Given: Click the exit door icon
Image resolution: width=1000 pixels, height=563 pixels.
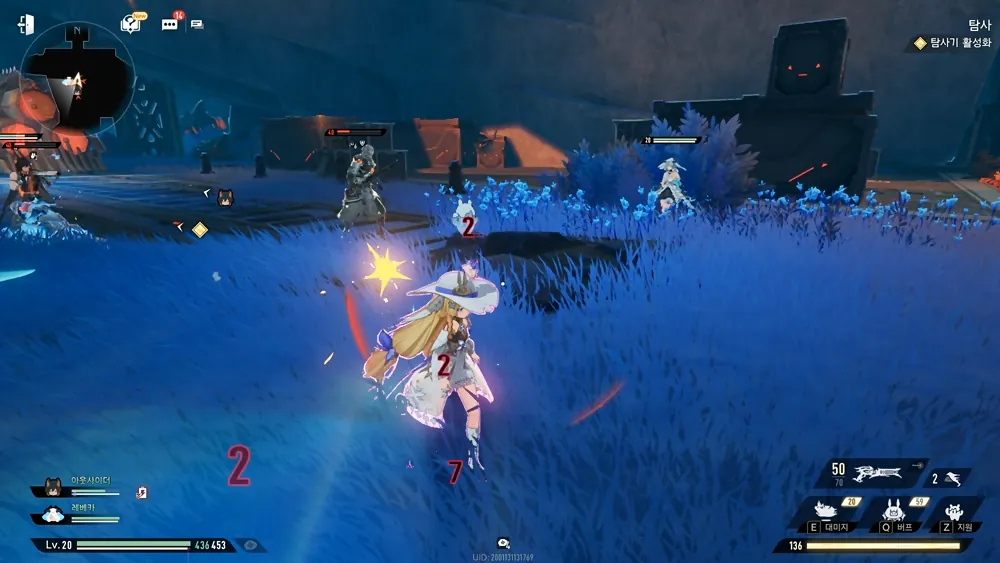Looking at the screenshot, I should tap(26, 25).
